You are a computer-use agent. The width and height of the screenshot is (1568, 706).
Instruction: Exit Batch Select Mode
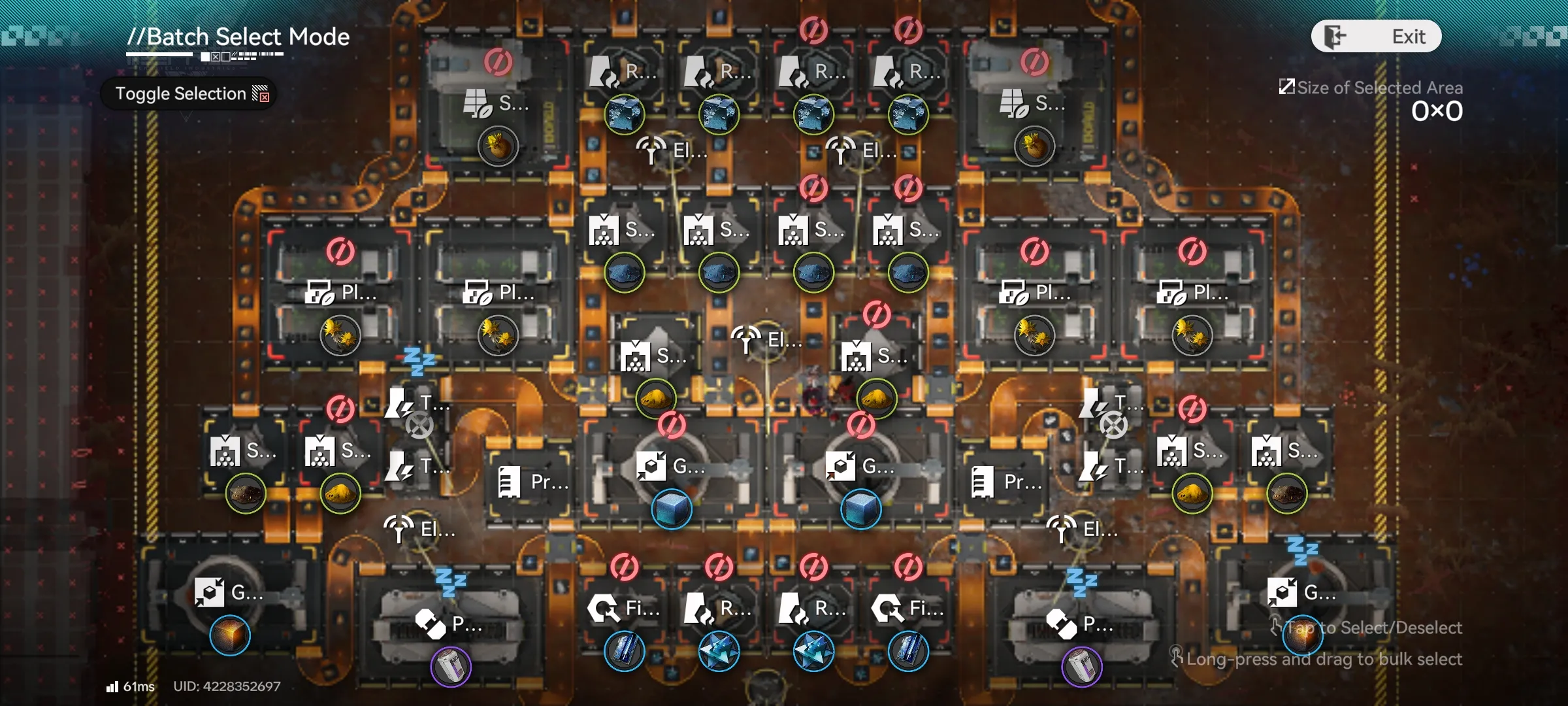click(1376, 37)
